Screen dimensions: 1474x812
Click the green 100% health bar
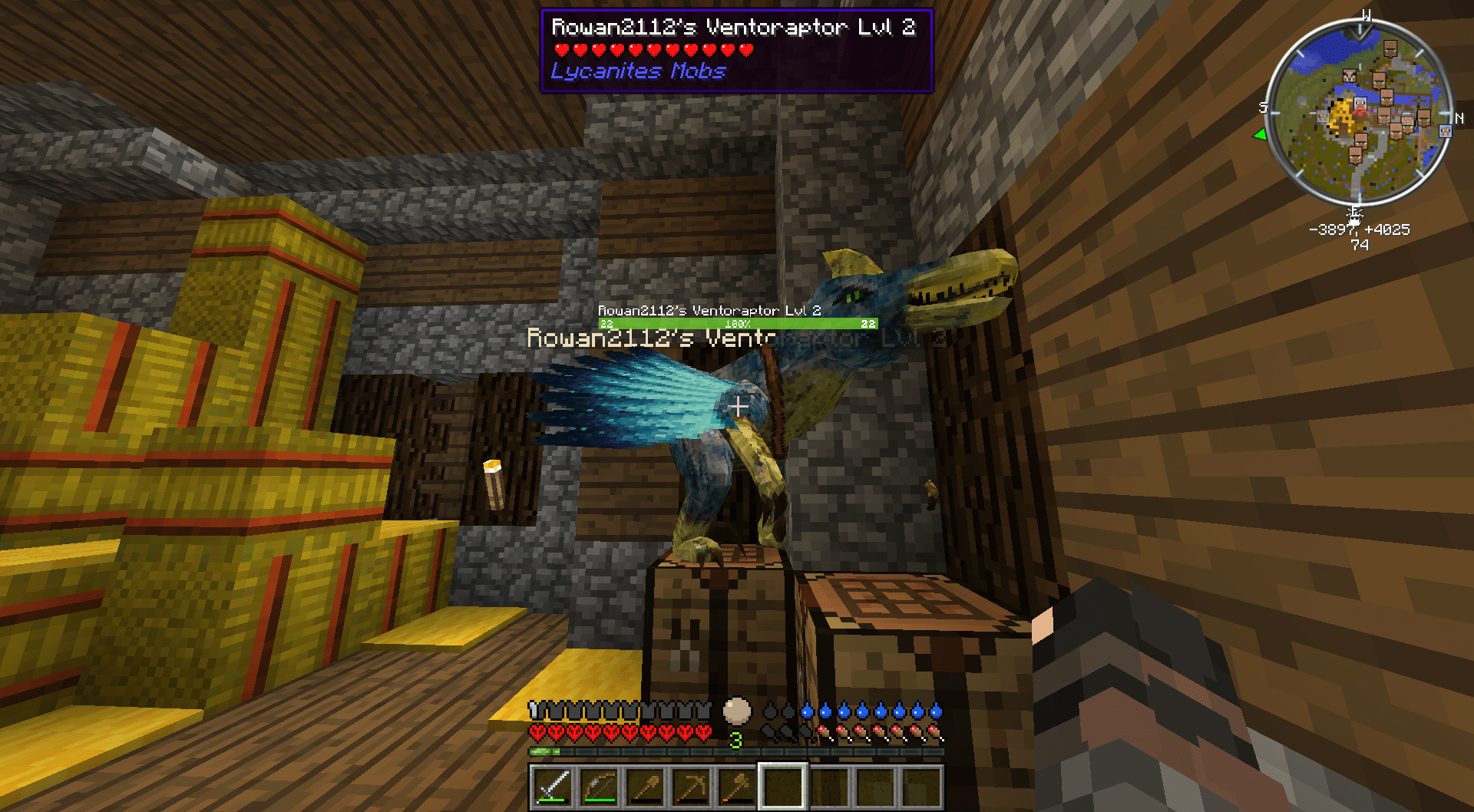tap(737, 323)
